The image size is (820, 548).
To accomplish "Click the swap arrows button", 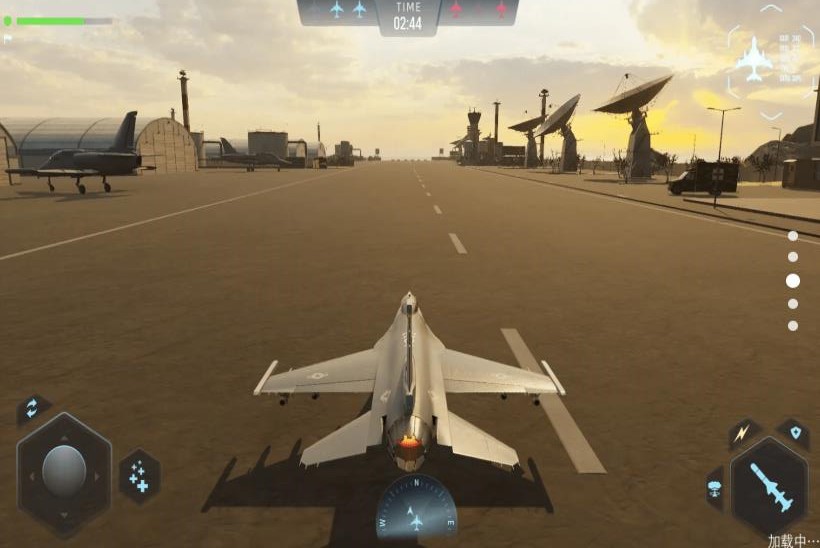I will [32, 408].
